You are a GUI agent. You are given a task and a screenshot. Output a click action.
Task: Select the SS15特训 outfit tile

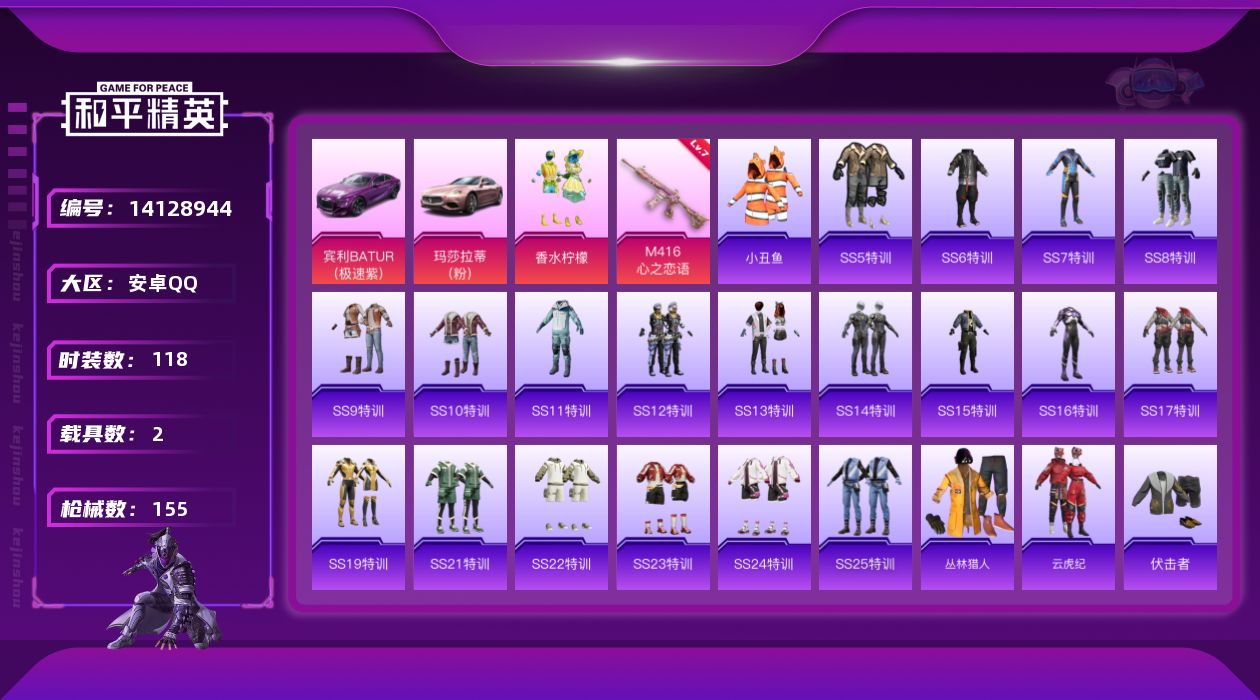point(967,364)
